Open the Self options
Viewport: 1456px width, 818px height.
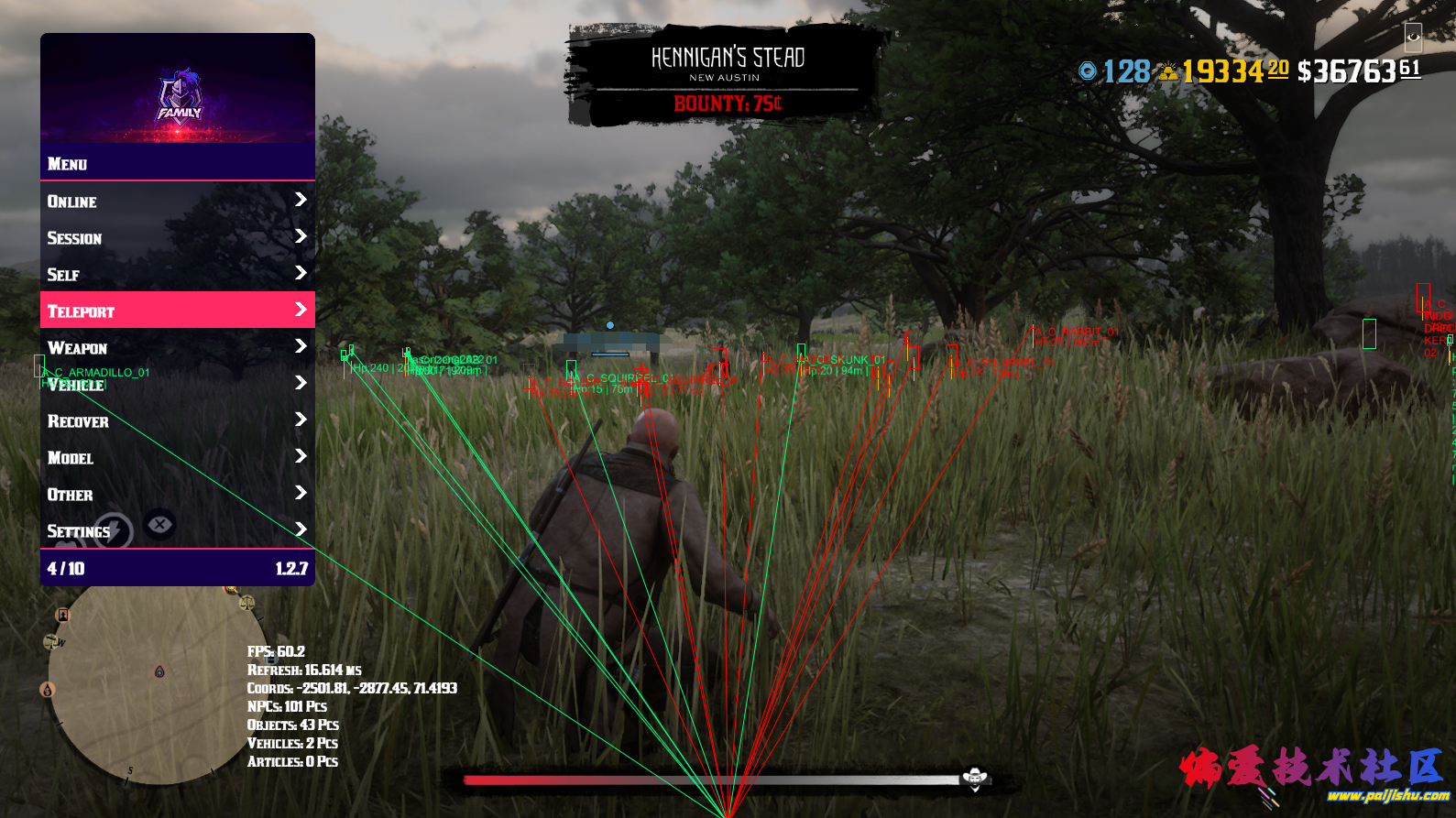(x=177, y=274)
